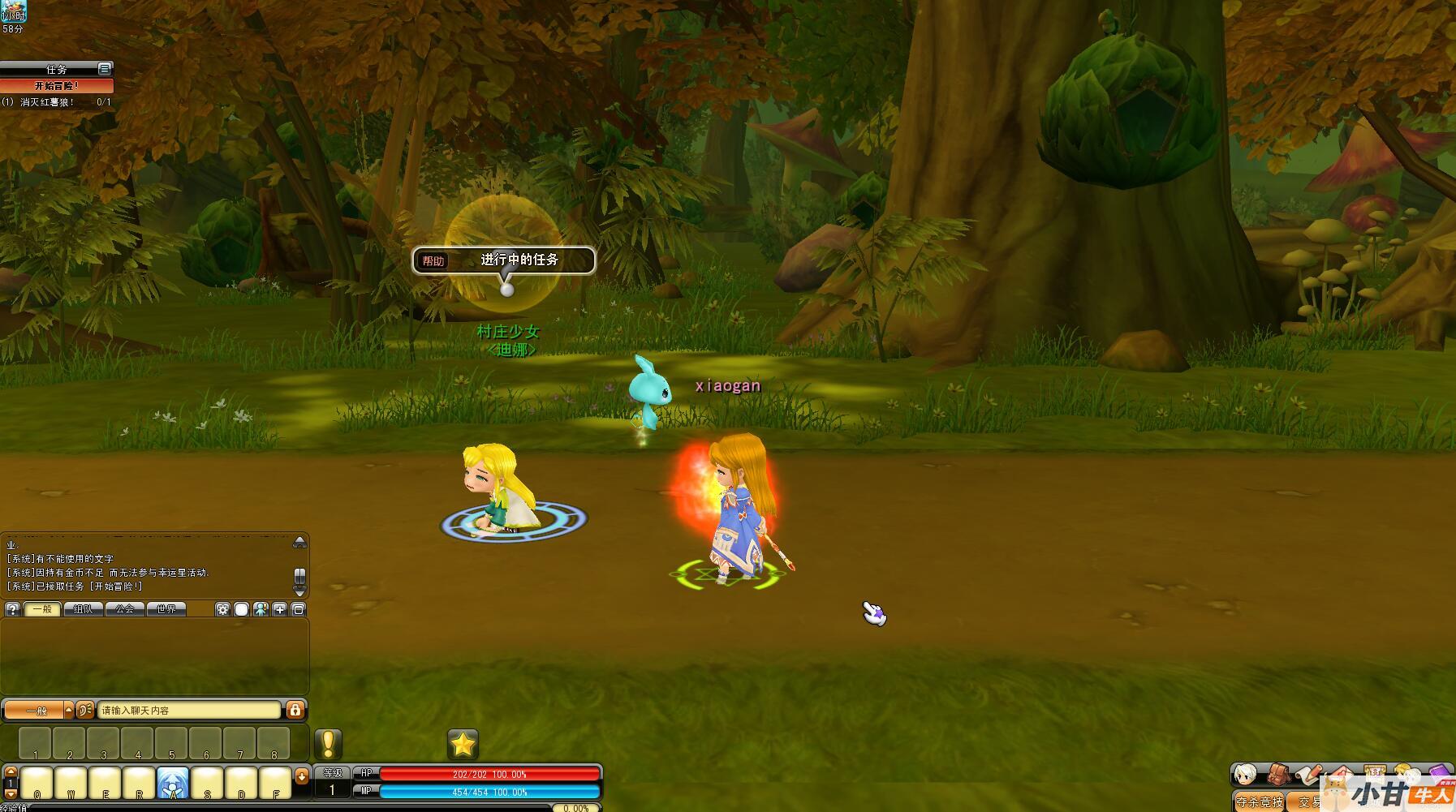The width and height of the screenshot is (1456, 812).
Task: Click the yellow exclamation mark notification
Action: (328, 744)
